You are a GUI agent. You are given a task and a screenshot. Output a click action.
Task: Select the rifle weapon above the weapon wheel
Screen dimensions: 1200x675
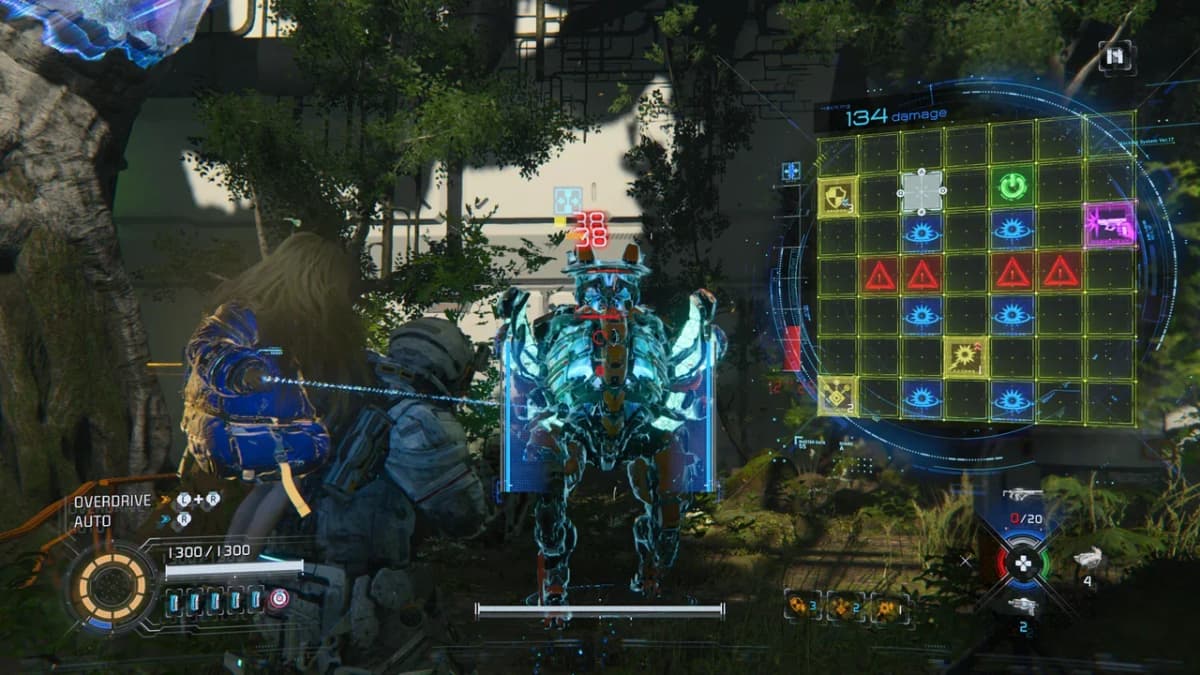(1021, 495)
